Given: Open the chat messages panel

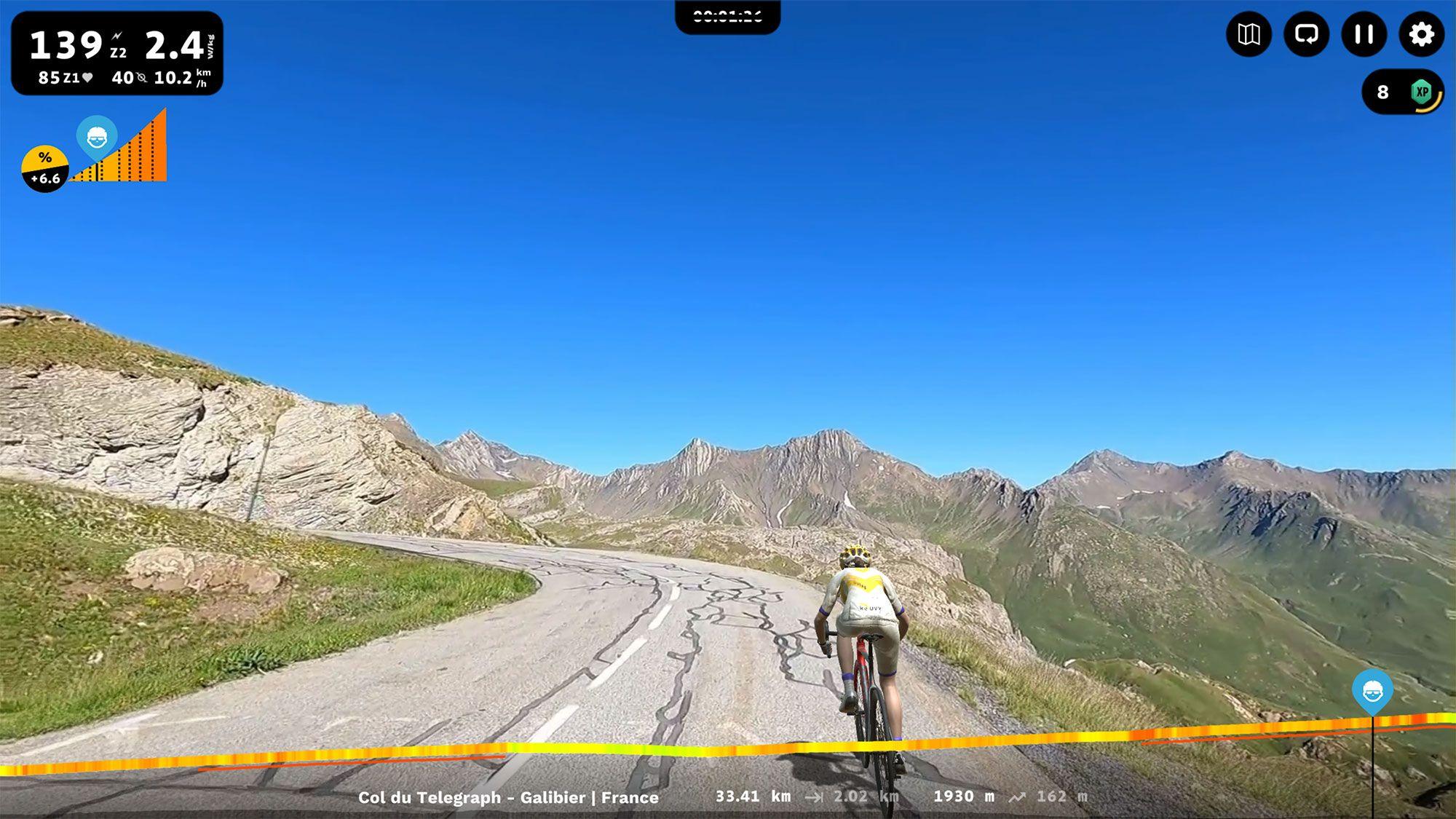Looking at the screenshot, I should (1307, 33).
